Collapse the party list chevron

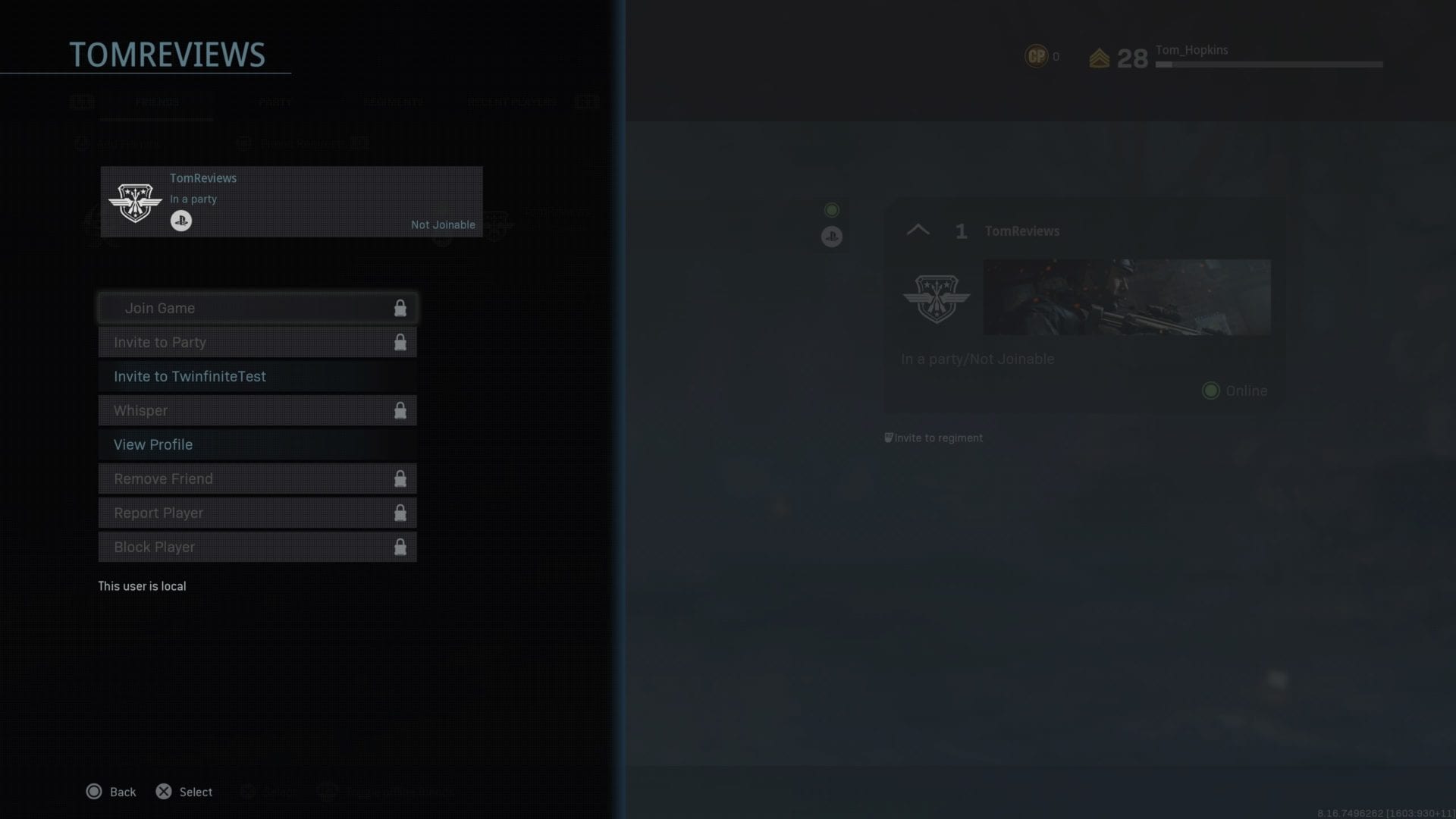click(918, 230)
